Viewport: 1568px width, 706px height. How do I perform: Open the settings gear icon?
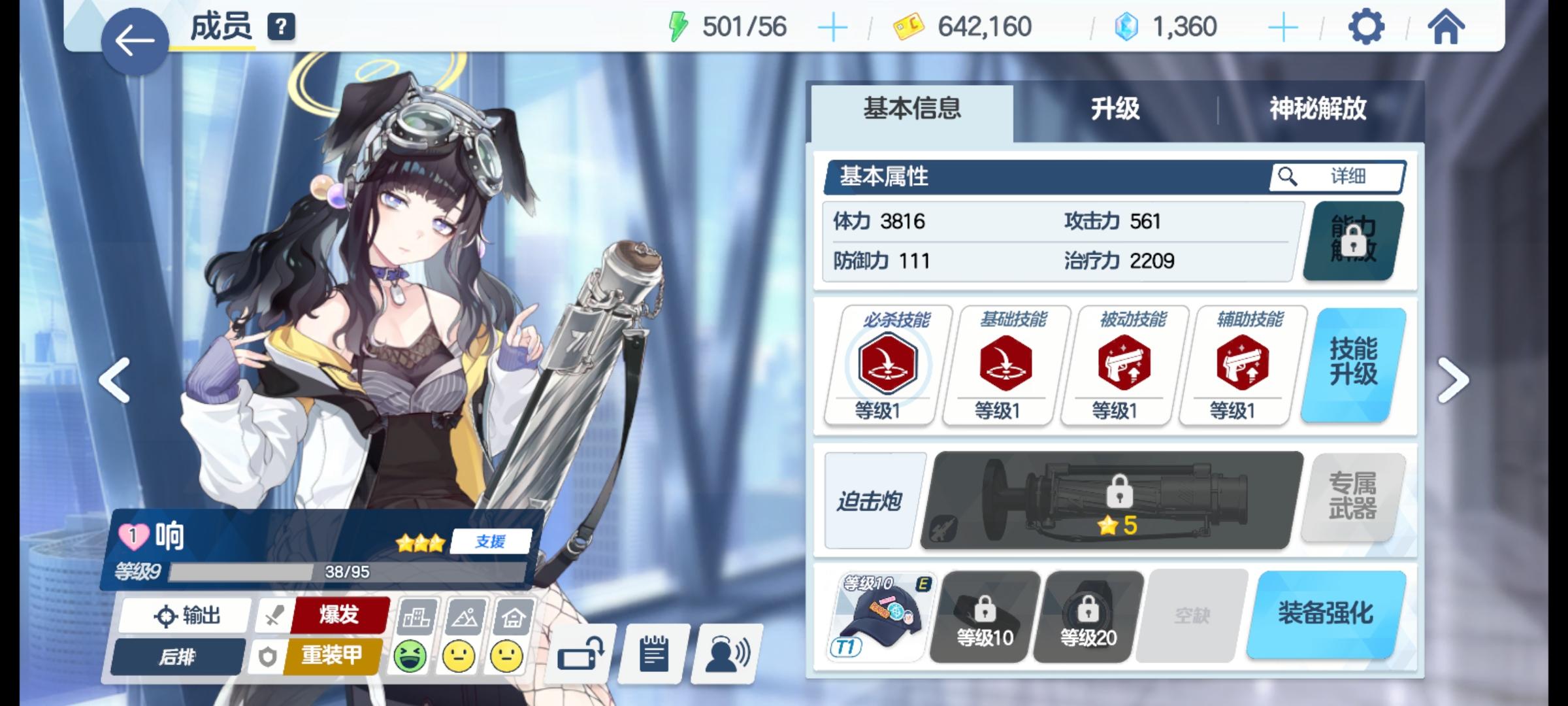[1367, 26]
